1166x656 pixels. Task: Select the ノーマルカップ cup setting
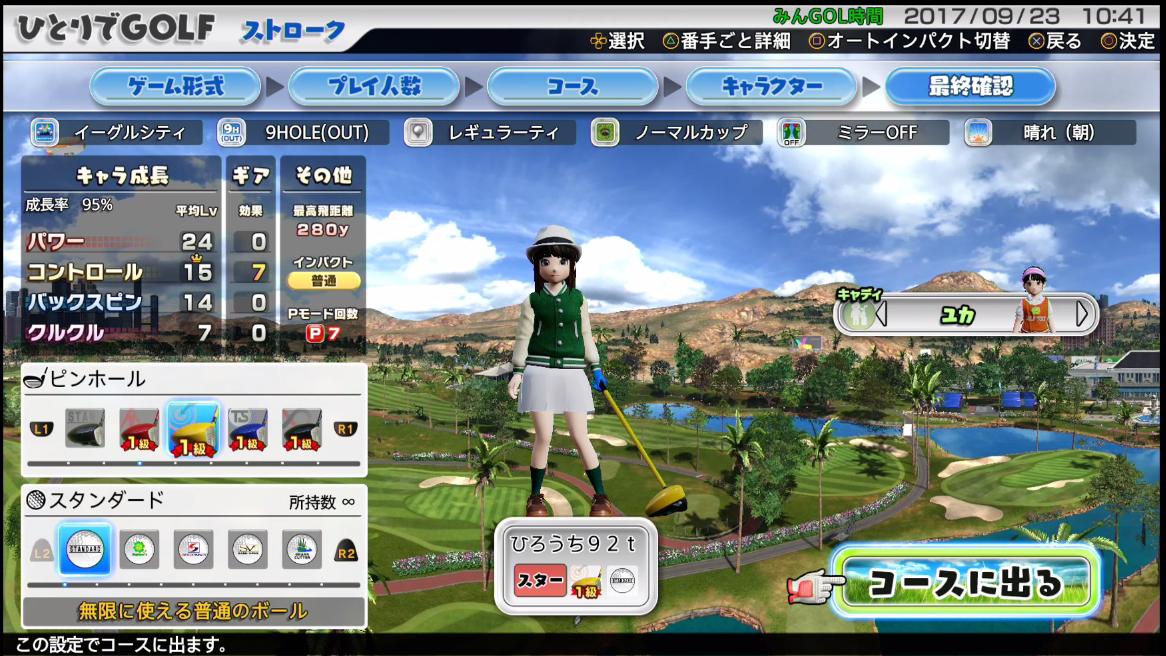[x=676, y=132]
